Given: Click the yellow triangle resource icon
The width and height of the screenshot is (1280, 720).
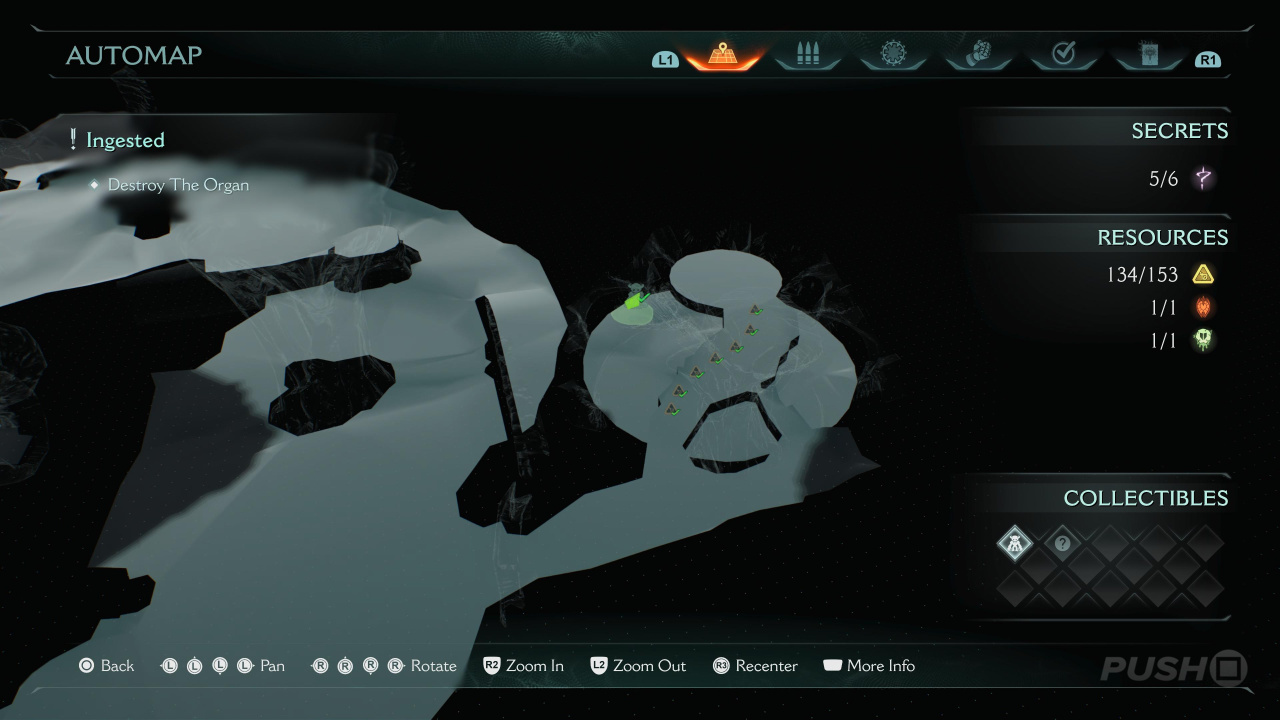Looking at the screenshot, I should [x=1203, y=275].
